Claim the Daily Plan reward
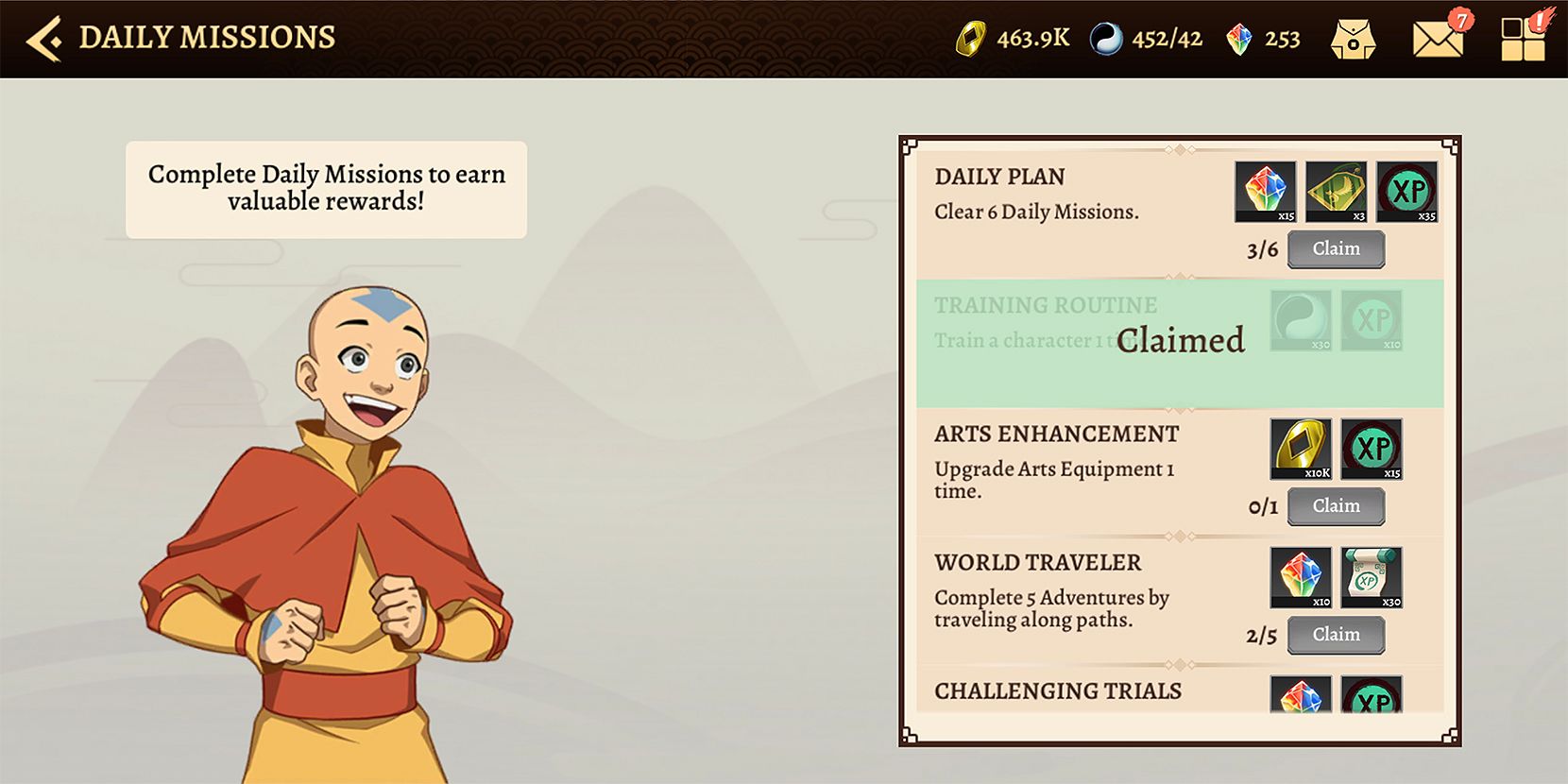This screenshot has width=1568, height=784. coord(1335,248)
